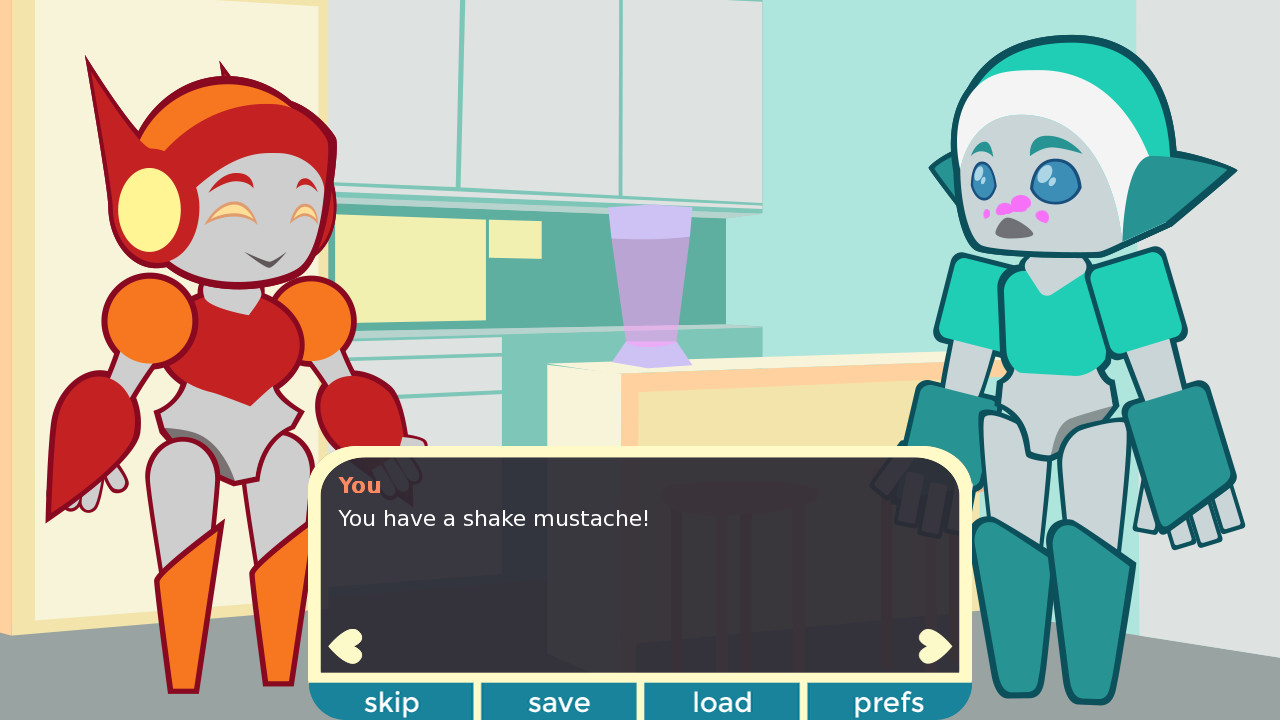Open the preferences with the prefs button
This screenshot has height=720, width=1280.
(888, 702)
